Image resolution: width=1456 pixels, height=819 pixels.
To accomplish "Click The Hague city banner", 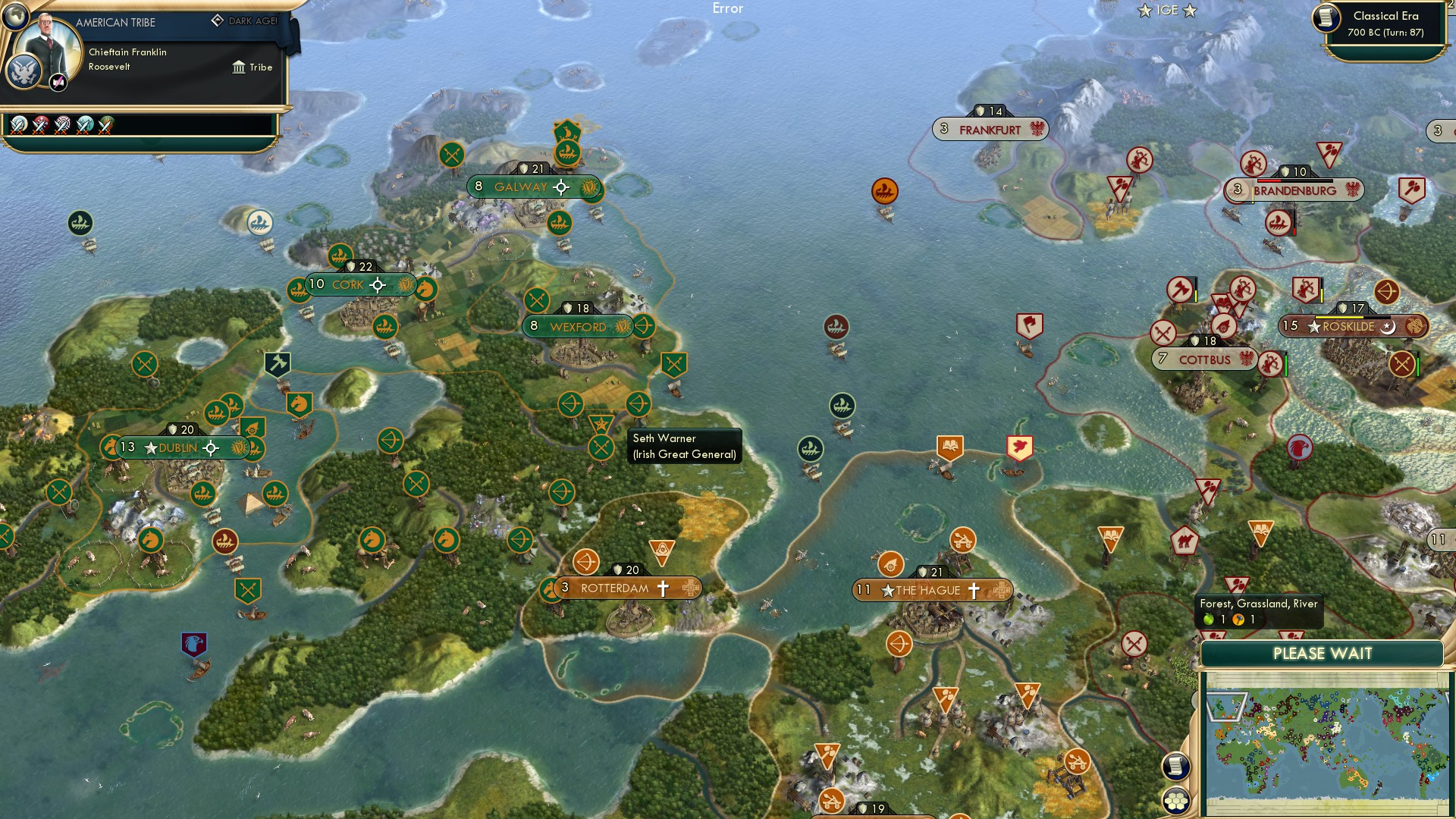I will pyautogui.click(x=928, y=588).
